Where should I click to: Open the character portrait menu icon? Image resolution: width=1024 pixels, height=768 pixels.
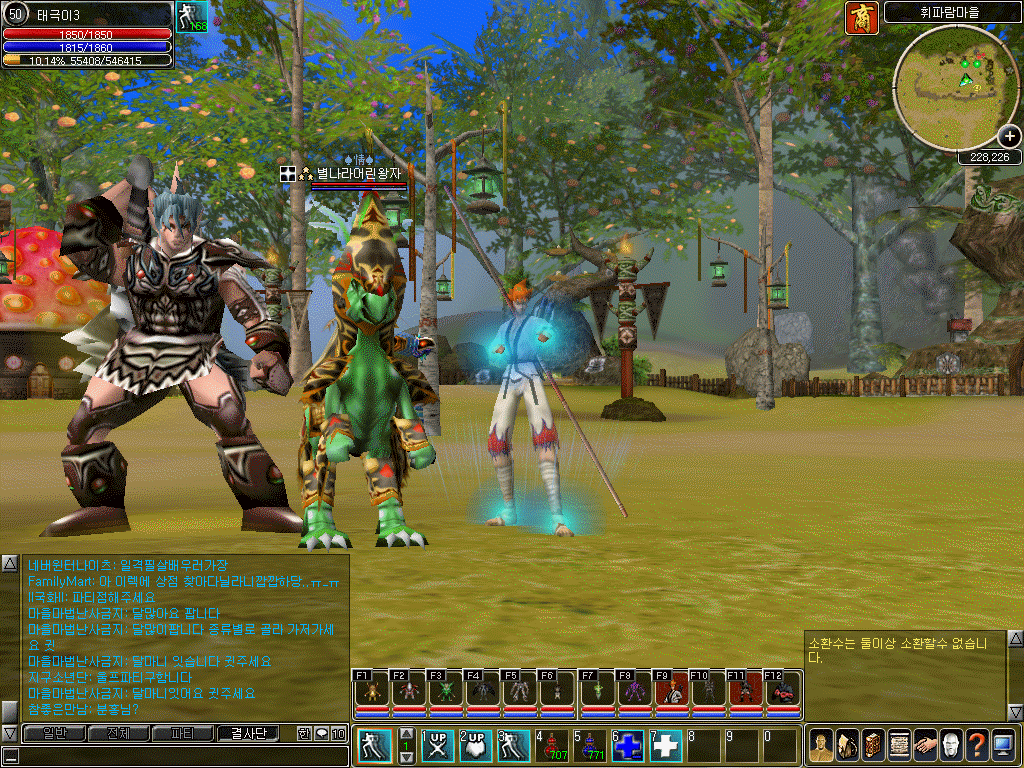point(820,745)
